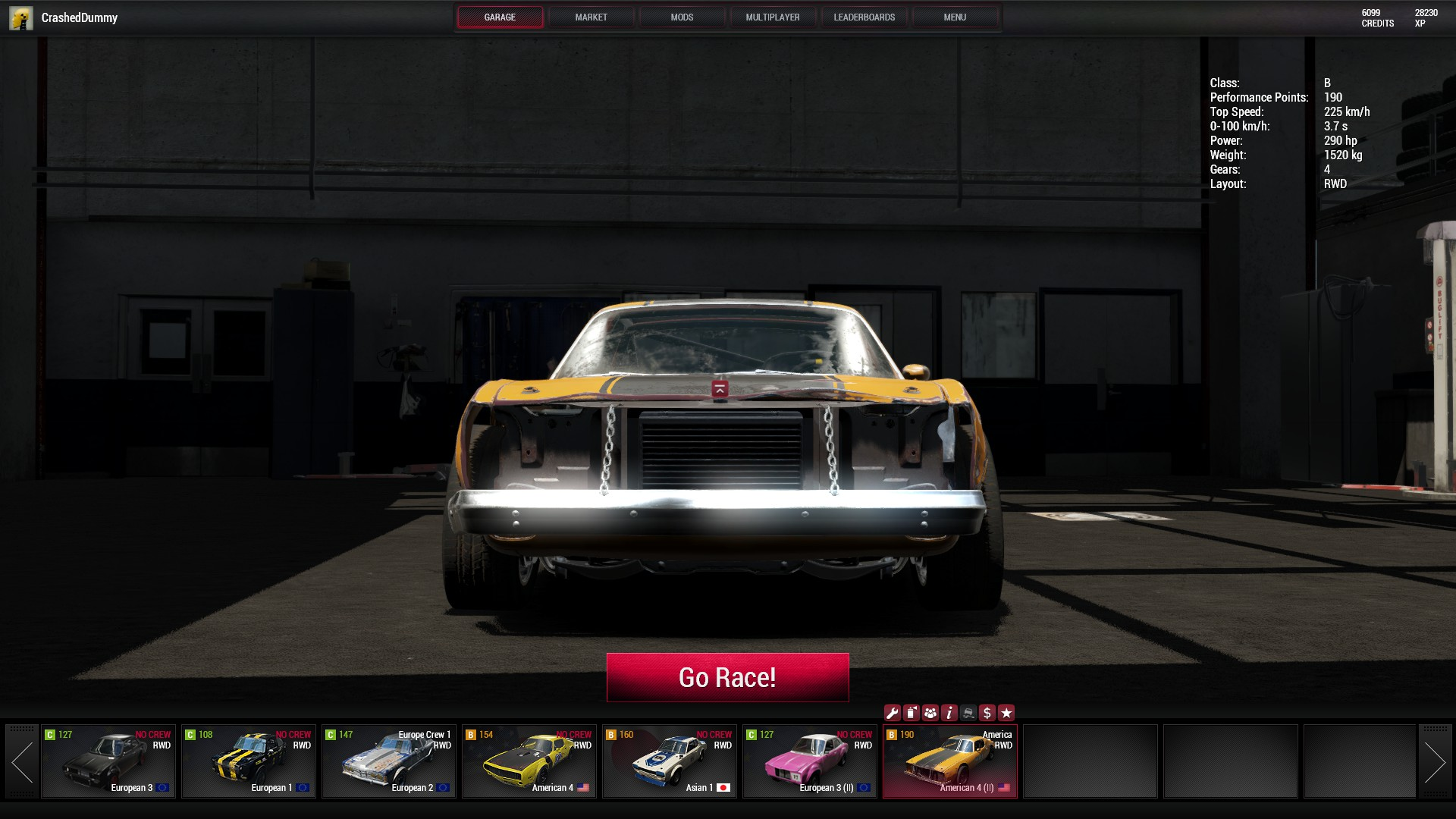Viewport: 1456px width, 819px height.
Task: Select the black European 3 car
Action: point(108,761)
